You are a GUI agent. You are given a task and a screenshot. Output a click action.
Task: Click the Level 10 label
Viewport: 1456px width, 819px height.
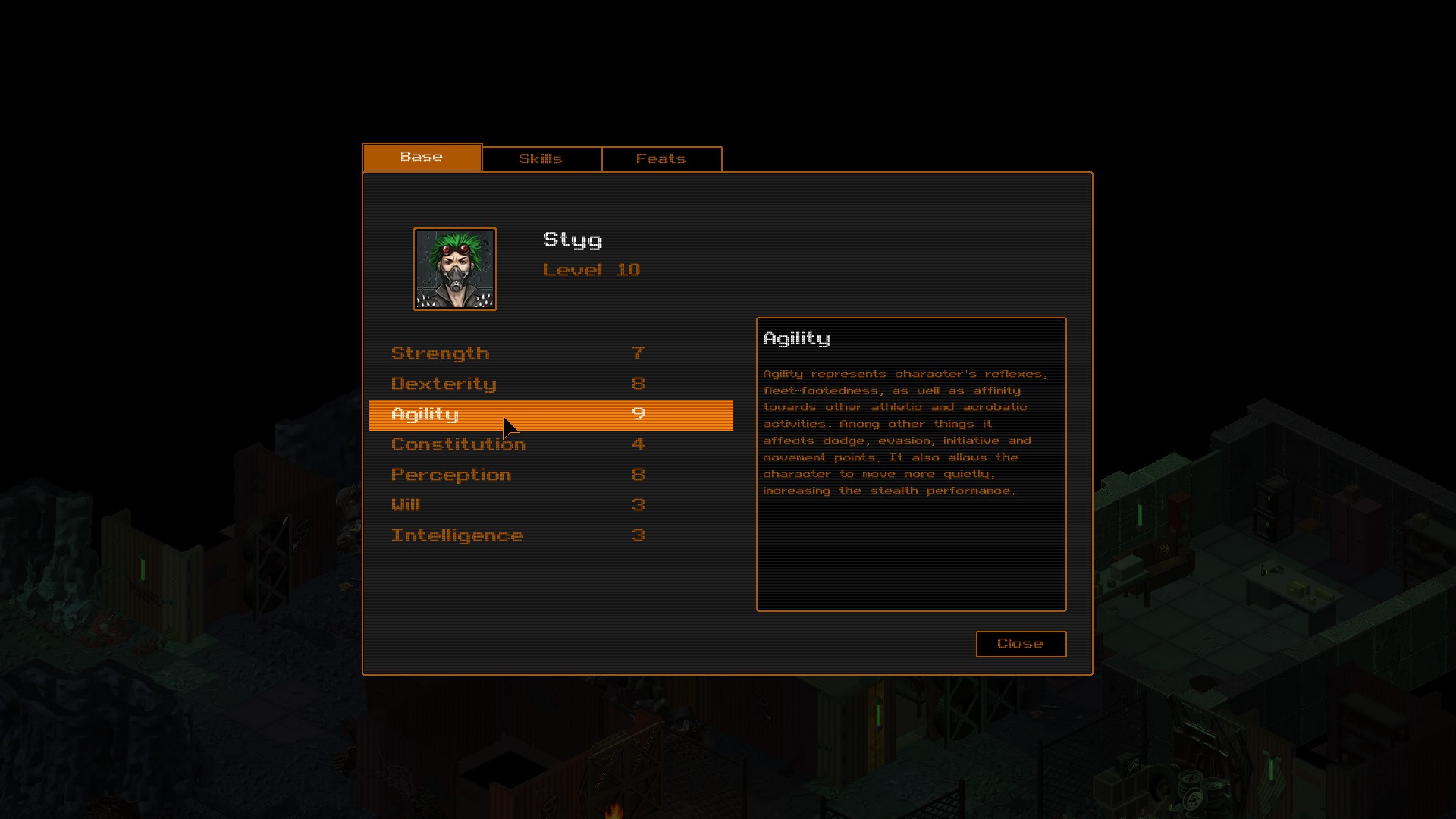pyautogui.click(x=591, y=270)
